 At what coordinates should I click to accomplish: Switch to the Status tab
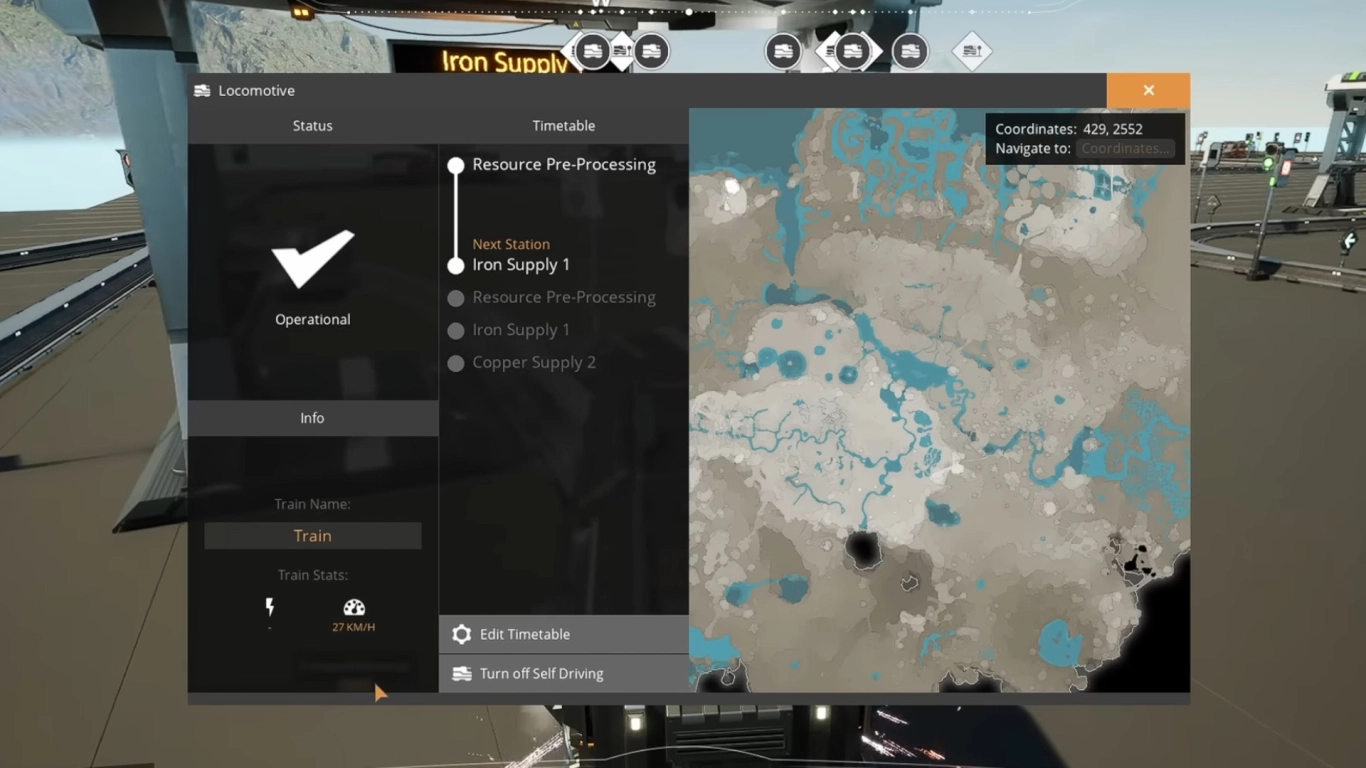(312, 125)
